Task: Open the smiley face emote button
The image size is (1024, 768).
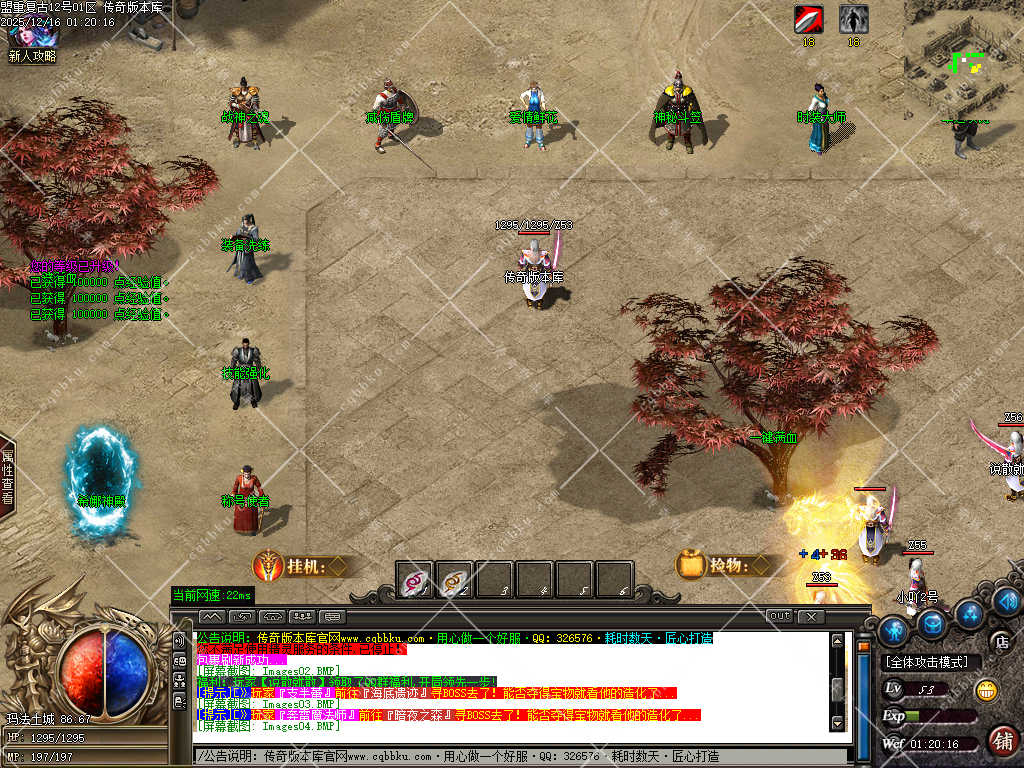Action: (x=985, y=689)
